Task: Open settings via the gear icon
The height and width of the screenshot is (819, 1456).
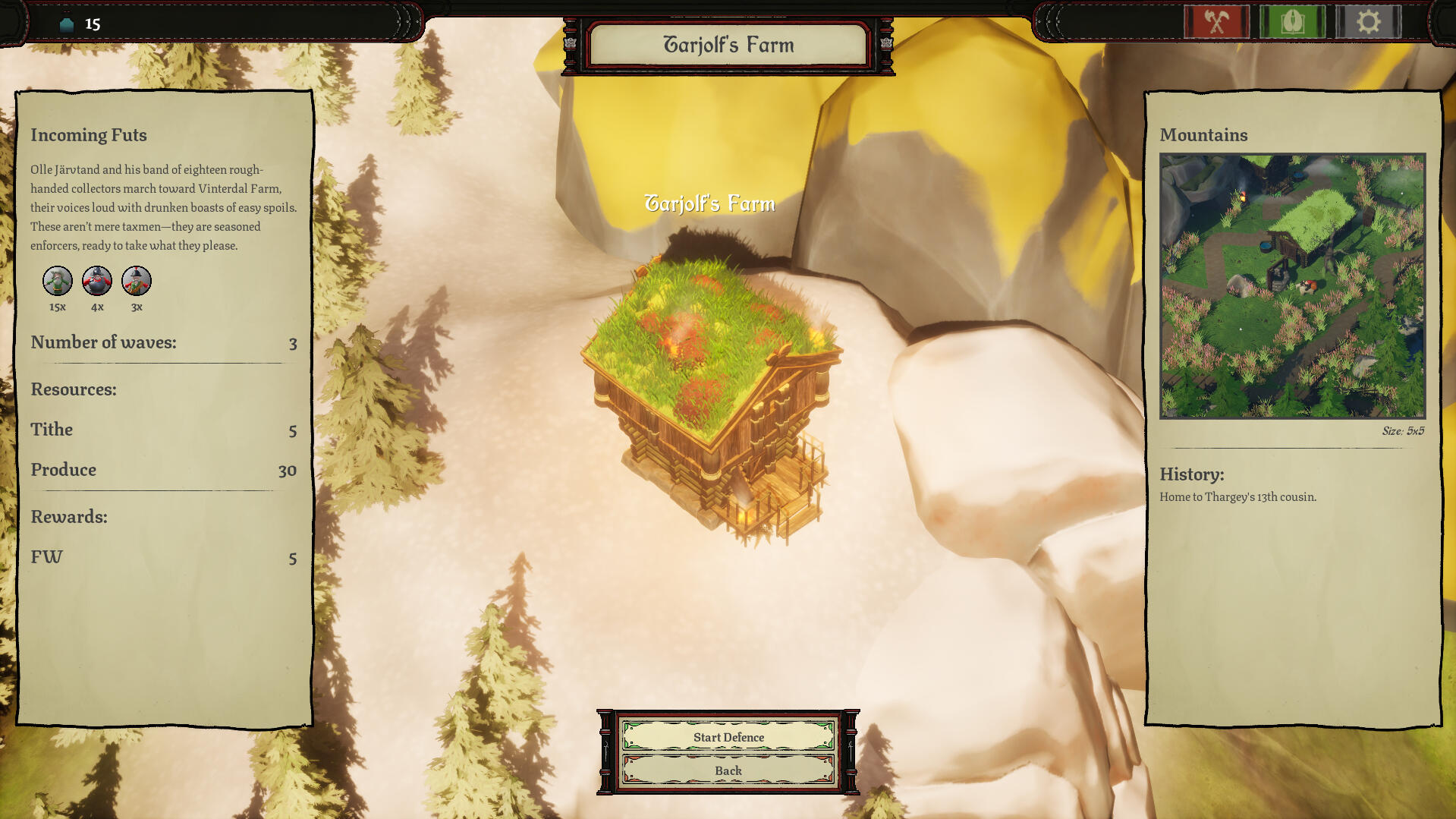Action: (x=1368, y=22)
